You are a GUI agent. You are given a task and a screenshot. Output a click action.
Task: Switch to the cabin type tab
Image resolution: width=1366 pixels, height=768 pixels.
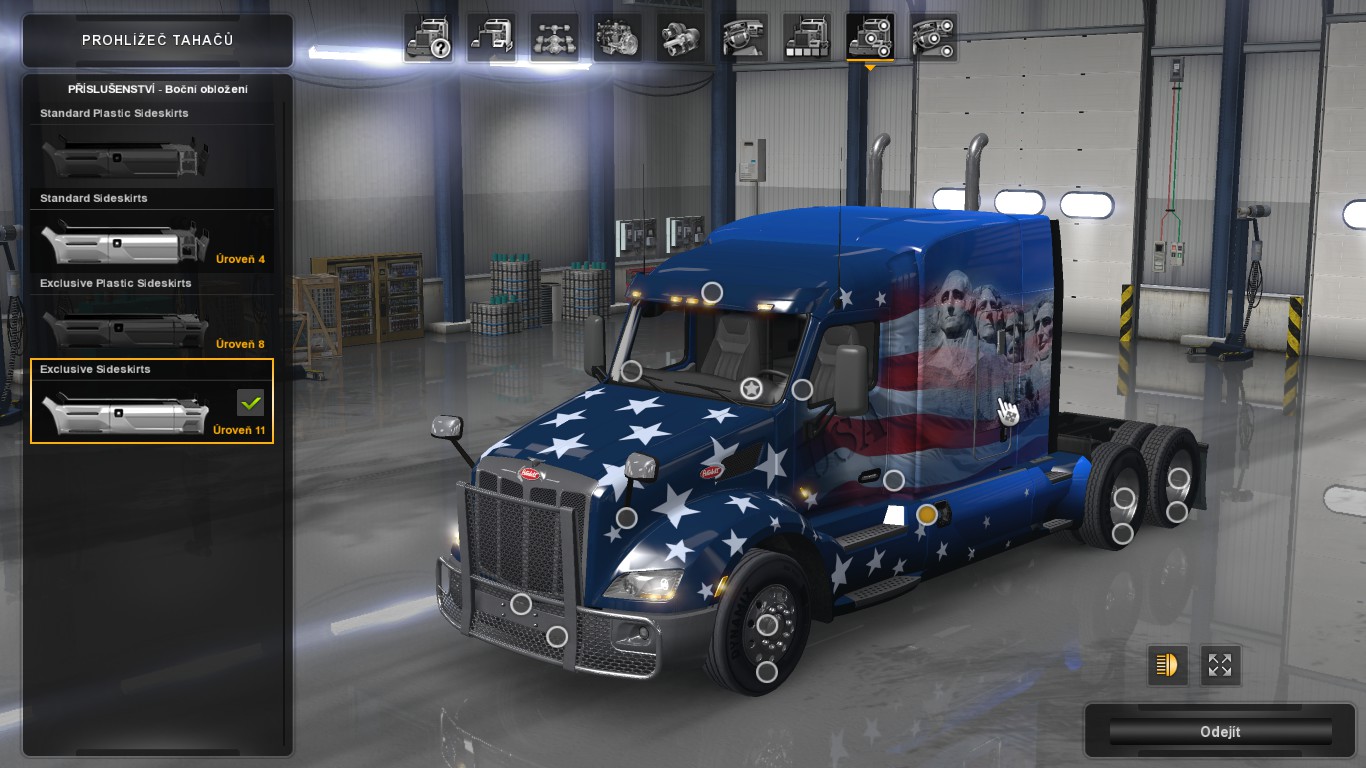[x=491, y=38]
